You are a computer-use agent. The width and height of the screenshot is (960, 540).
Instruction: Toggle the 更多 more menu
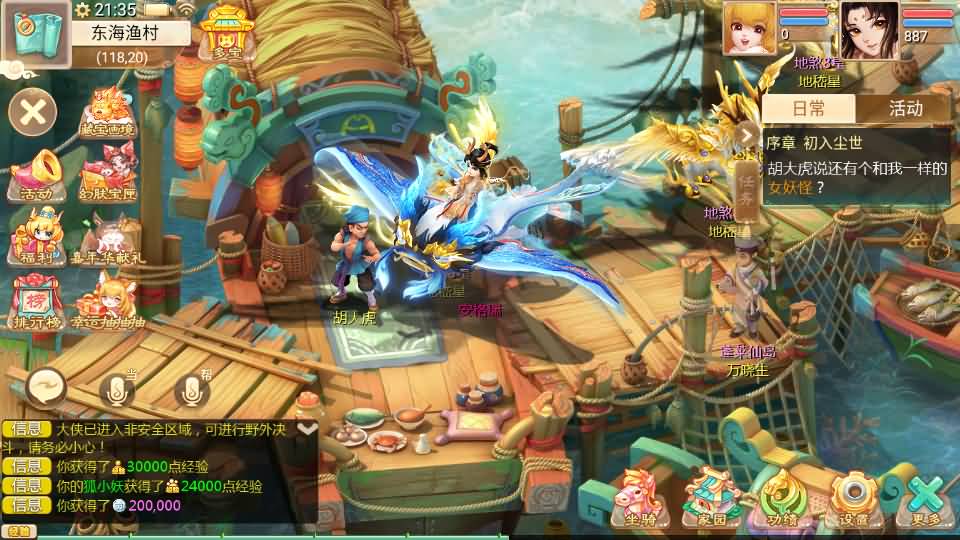(926, 497)
